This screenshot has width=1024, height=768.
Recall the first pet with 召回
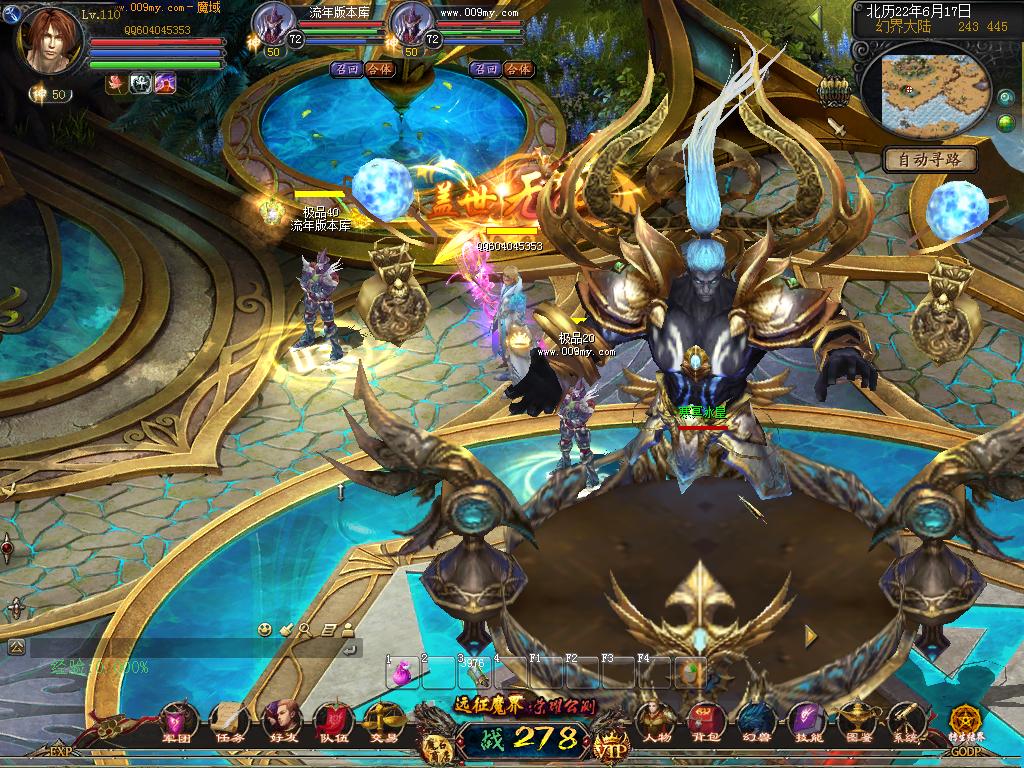(x=346, y=69)
